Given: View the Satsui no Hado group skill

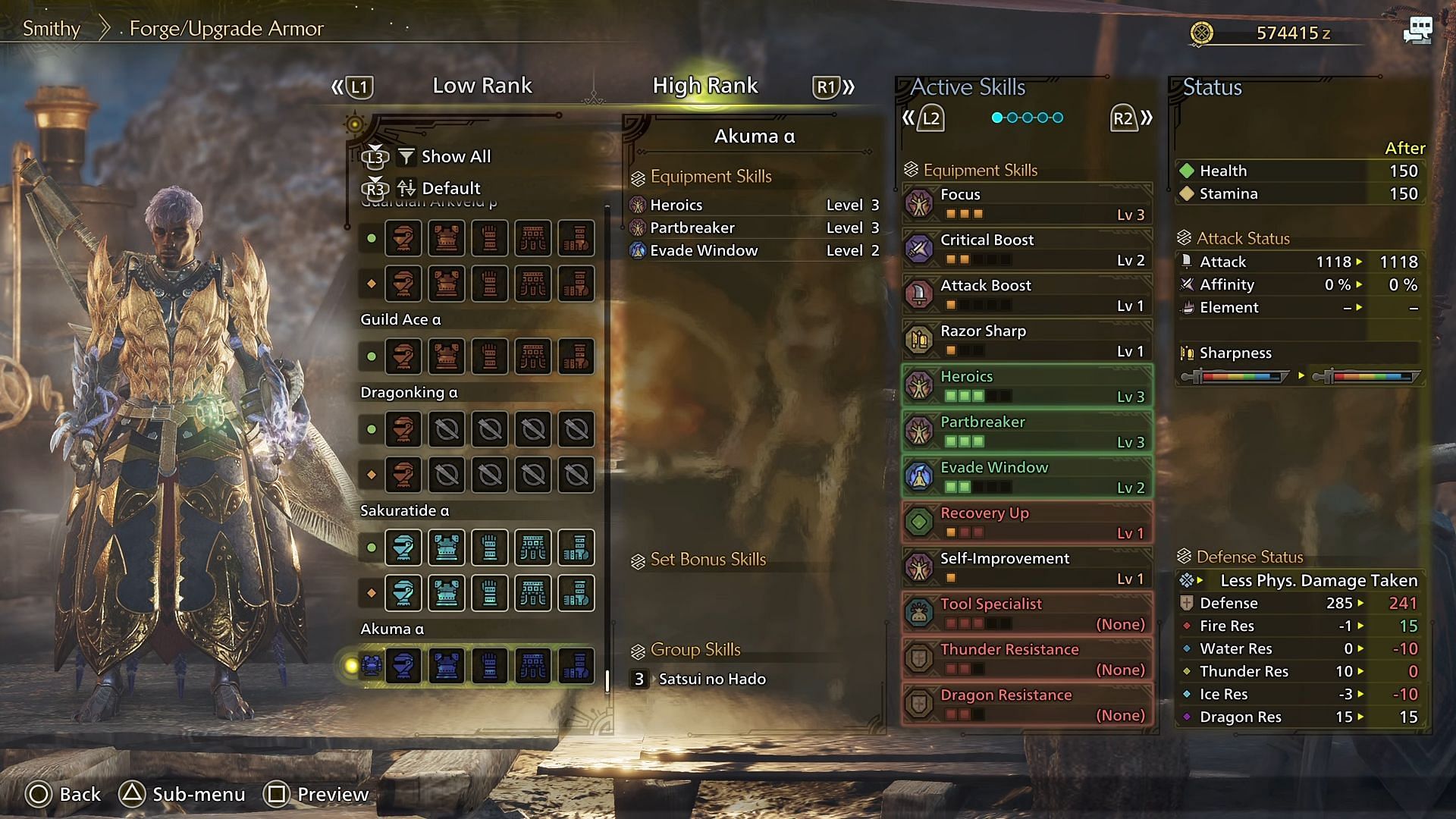Looking at the screenshot, I should tap(711, 679).
